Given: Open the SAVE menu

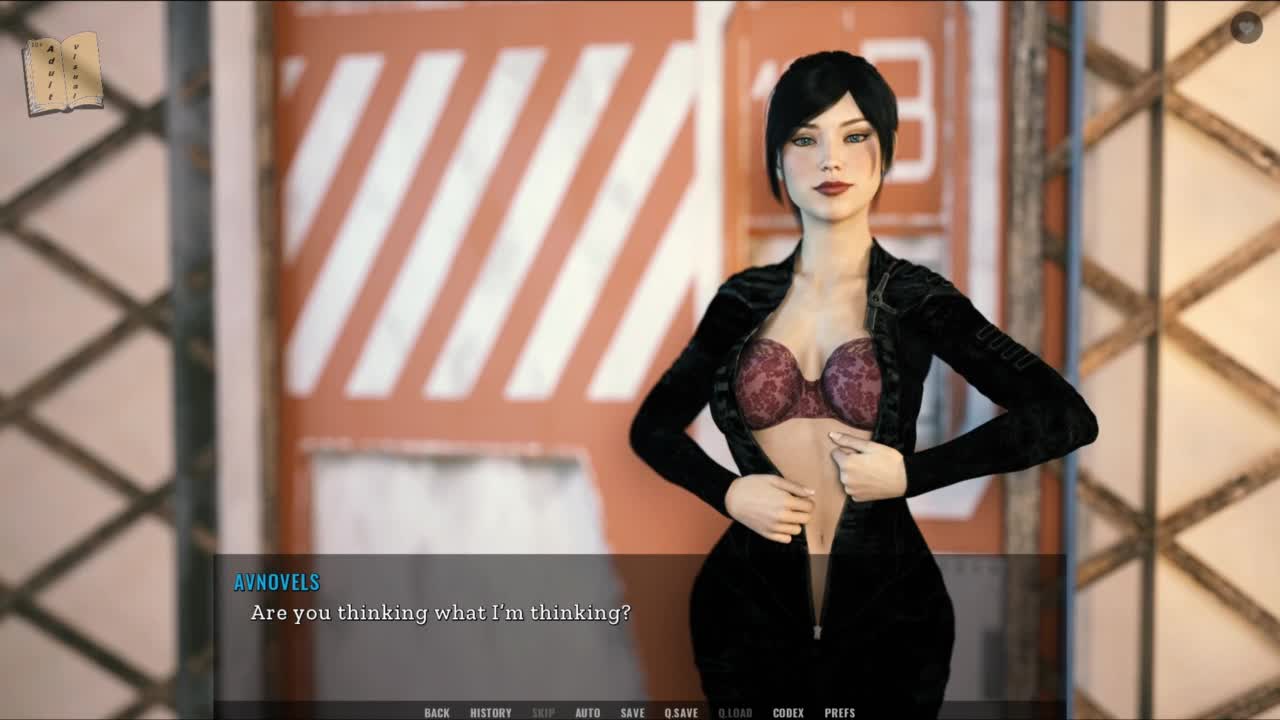Looking at the screenshot, I should [633, 712].
